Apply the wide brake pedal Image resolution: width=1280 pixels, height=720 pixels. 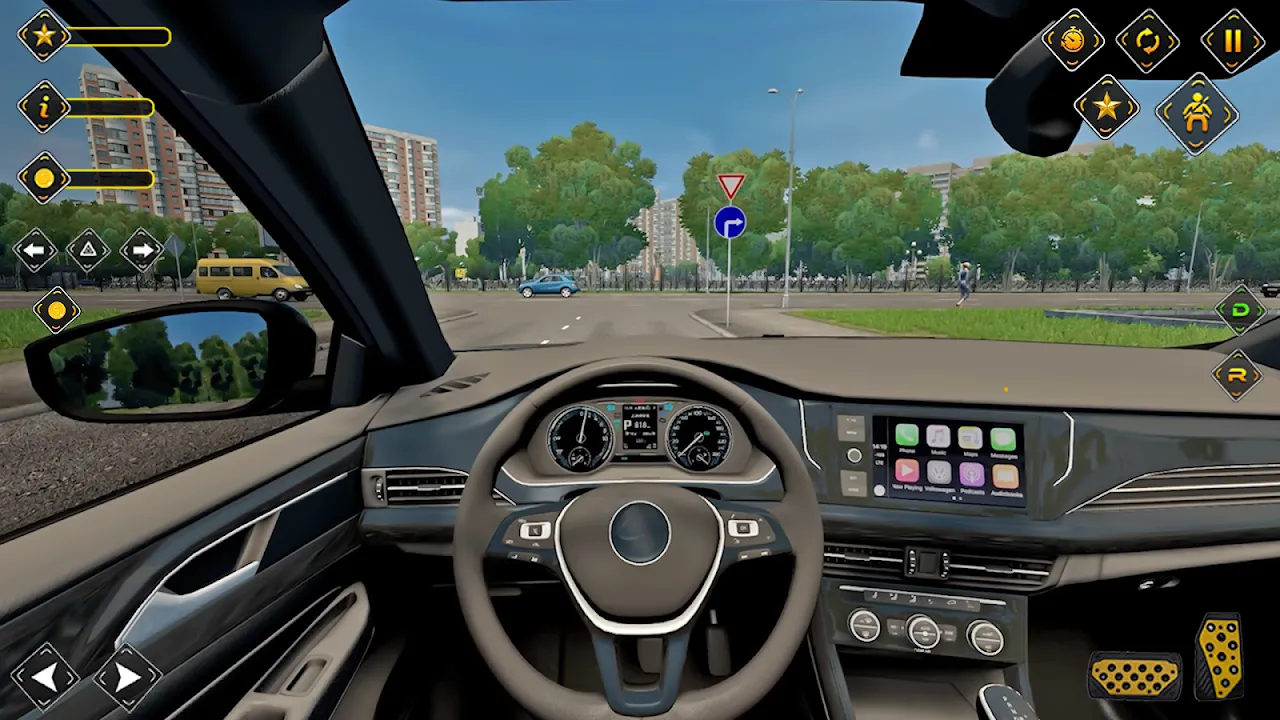click(x=1134, y=676)
